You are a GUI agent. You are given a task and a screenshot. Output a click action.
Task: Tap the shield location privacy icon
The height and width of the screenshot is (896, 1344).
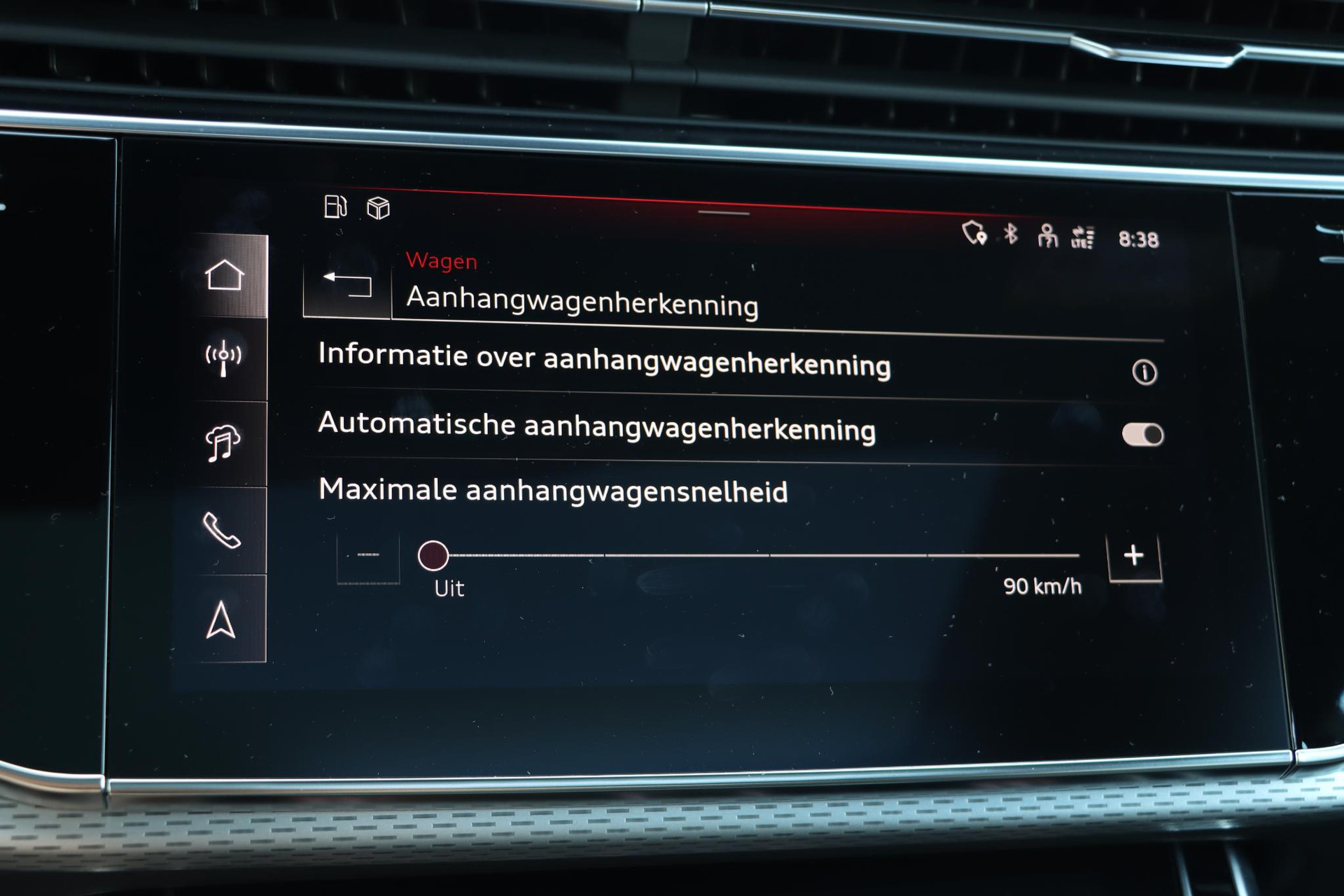tap(974, 232)
